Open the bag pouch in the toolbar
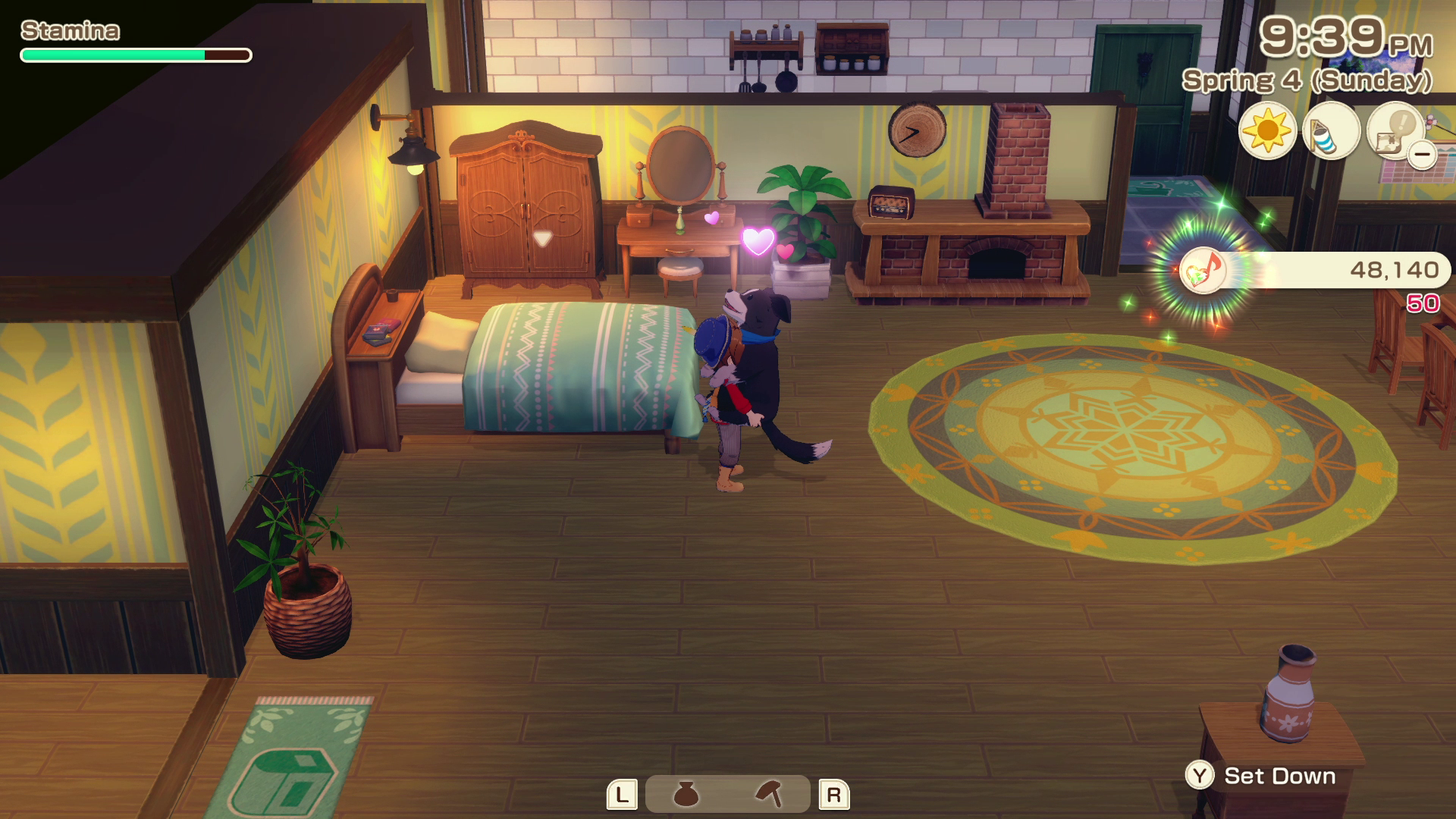The height and width of the screenshot is (819, 1456). click(686, 794)
